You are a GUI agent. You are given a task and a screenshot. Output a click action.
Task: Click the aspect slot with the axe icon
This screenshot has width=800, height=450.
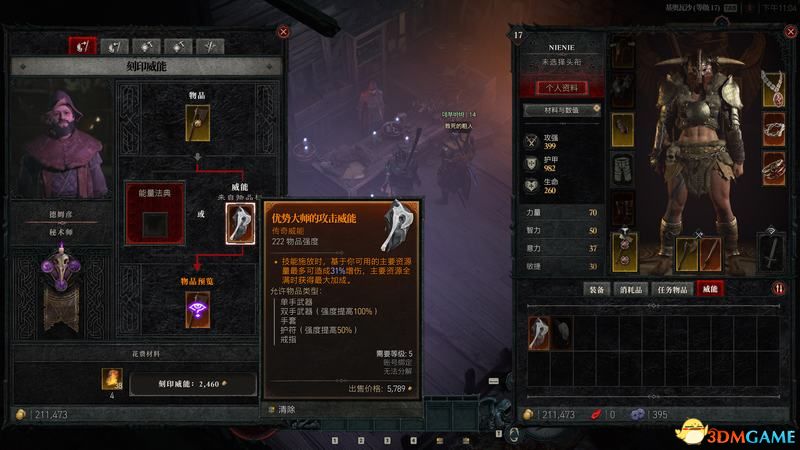(240, 224)
